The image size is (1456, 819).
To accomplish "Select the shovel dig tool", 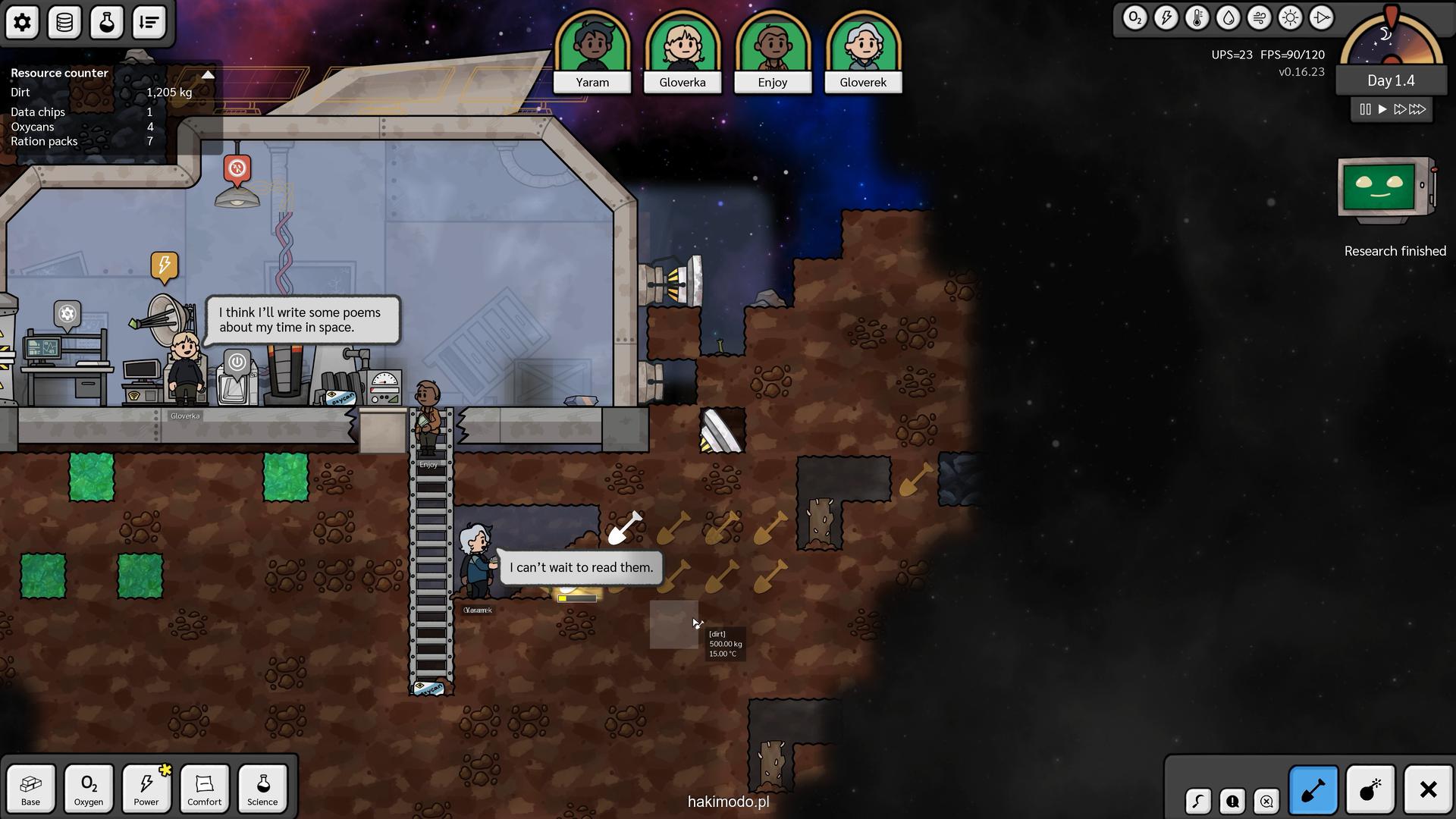I will pyautogui.click(x=1313, y=790).
